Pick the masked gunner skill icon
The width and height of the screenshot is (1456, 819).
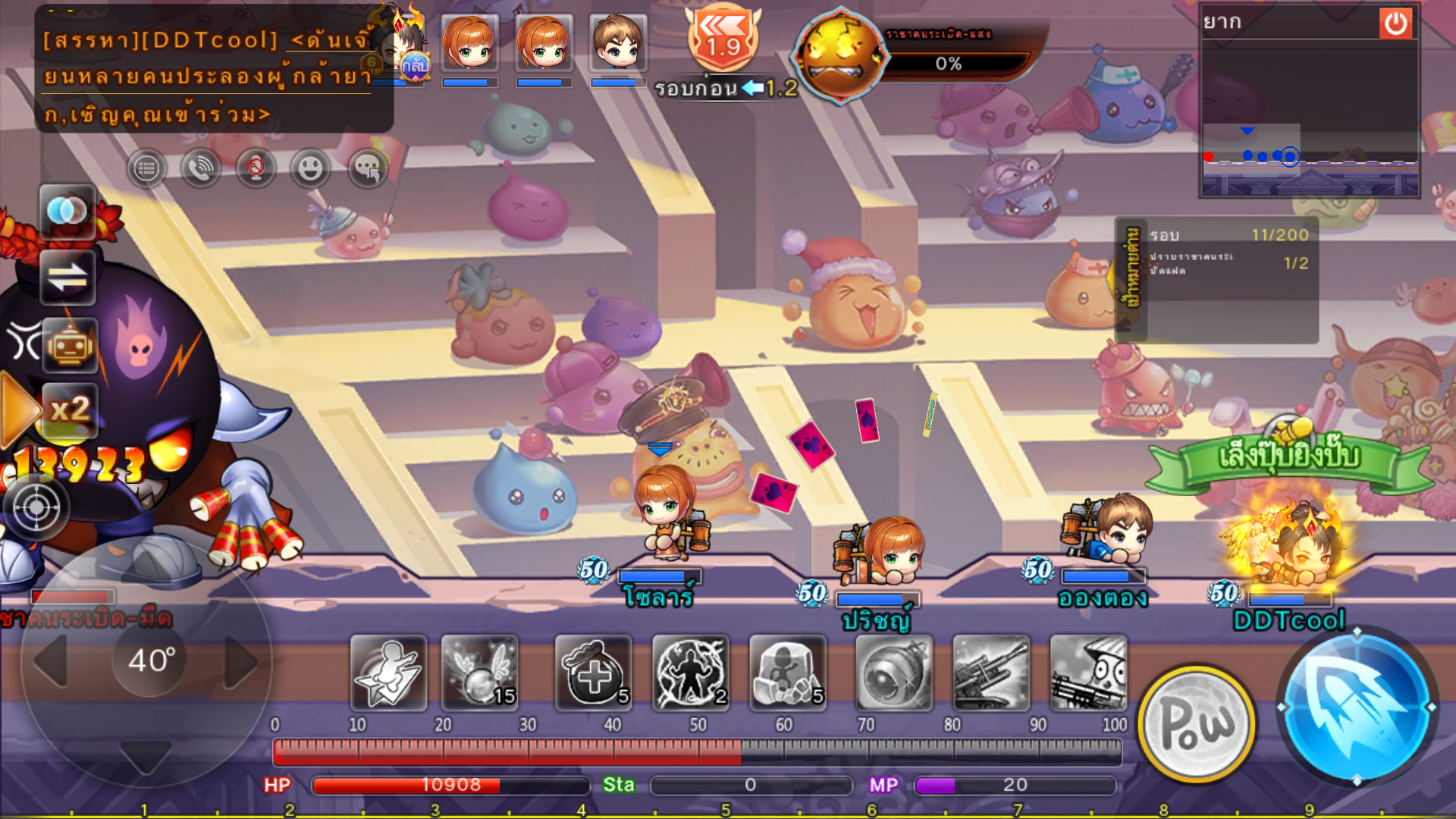click(1088, 673)
